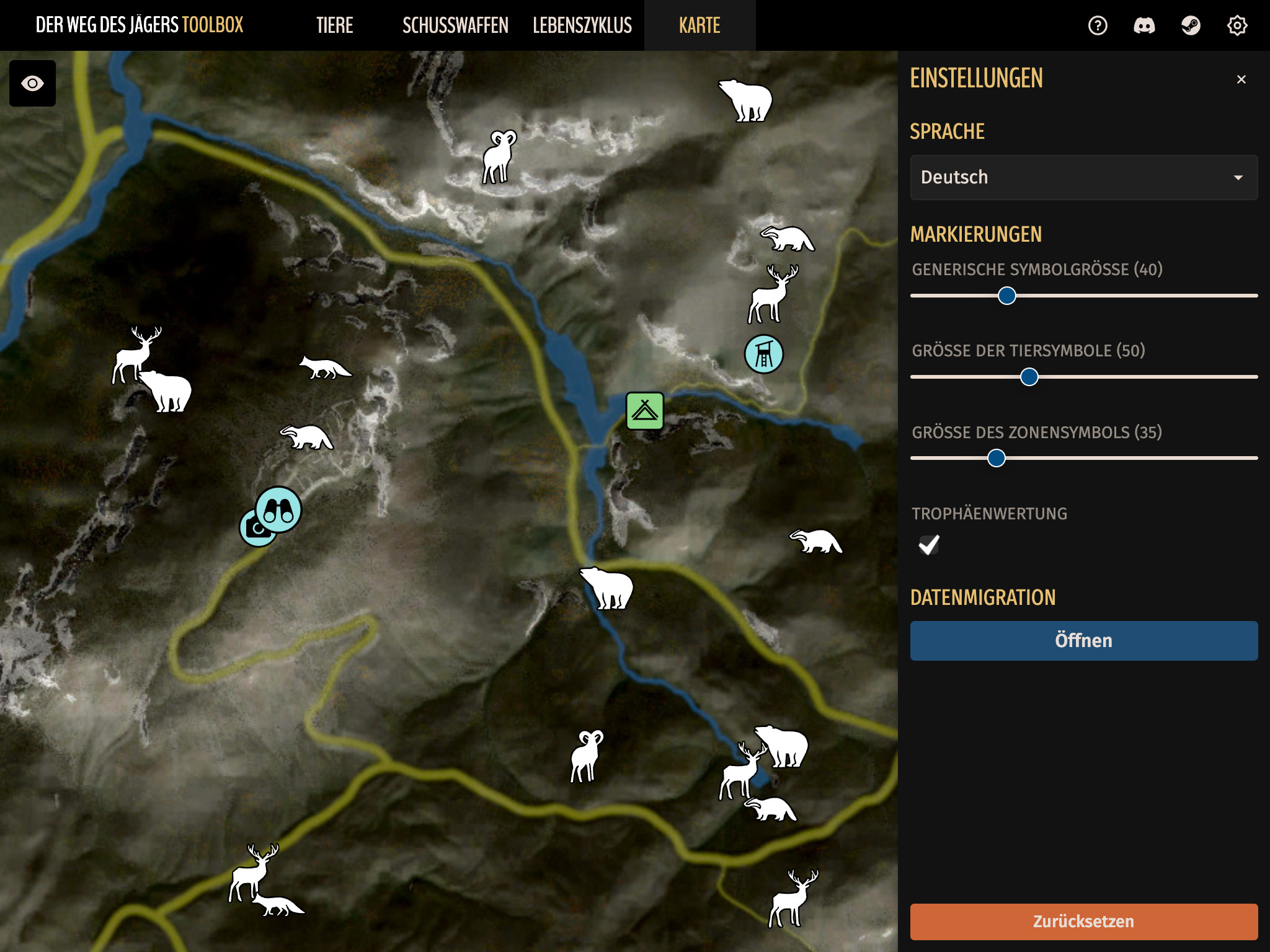
Task: Select the green tent camp marker
Action: [x=645, y=410]
